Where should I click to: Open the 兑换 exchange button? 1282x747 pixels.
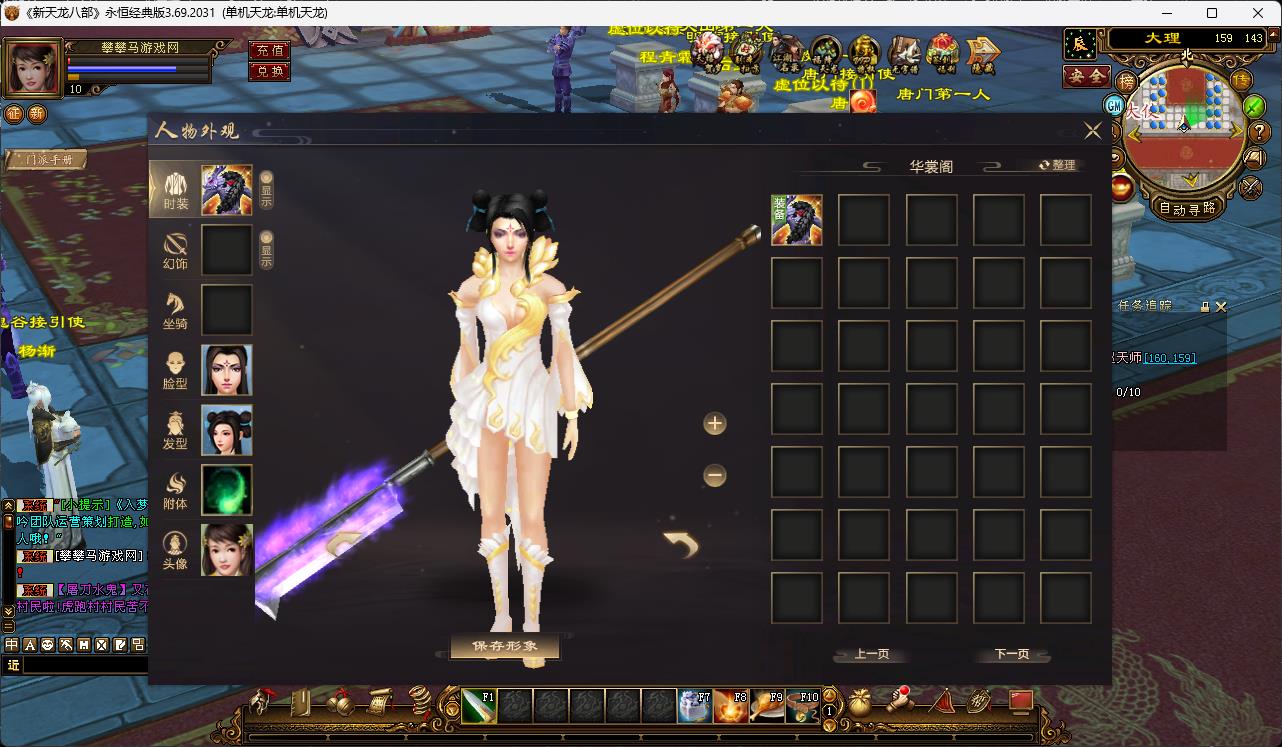click(269, 71)
